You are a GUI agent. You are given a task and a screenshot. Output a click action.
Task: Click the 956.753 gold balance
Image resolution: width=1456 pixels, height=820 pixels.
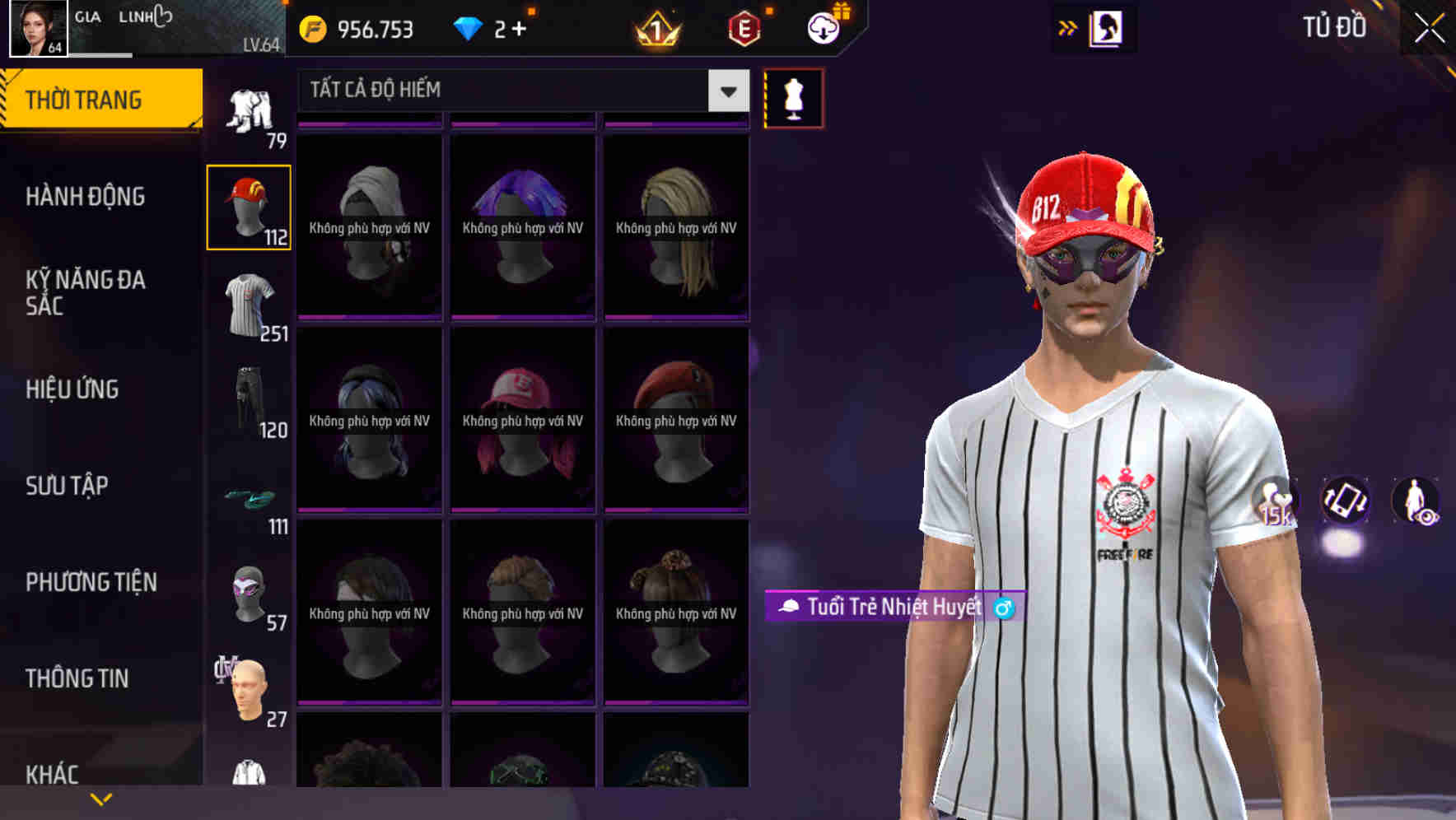coord(364,29)
